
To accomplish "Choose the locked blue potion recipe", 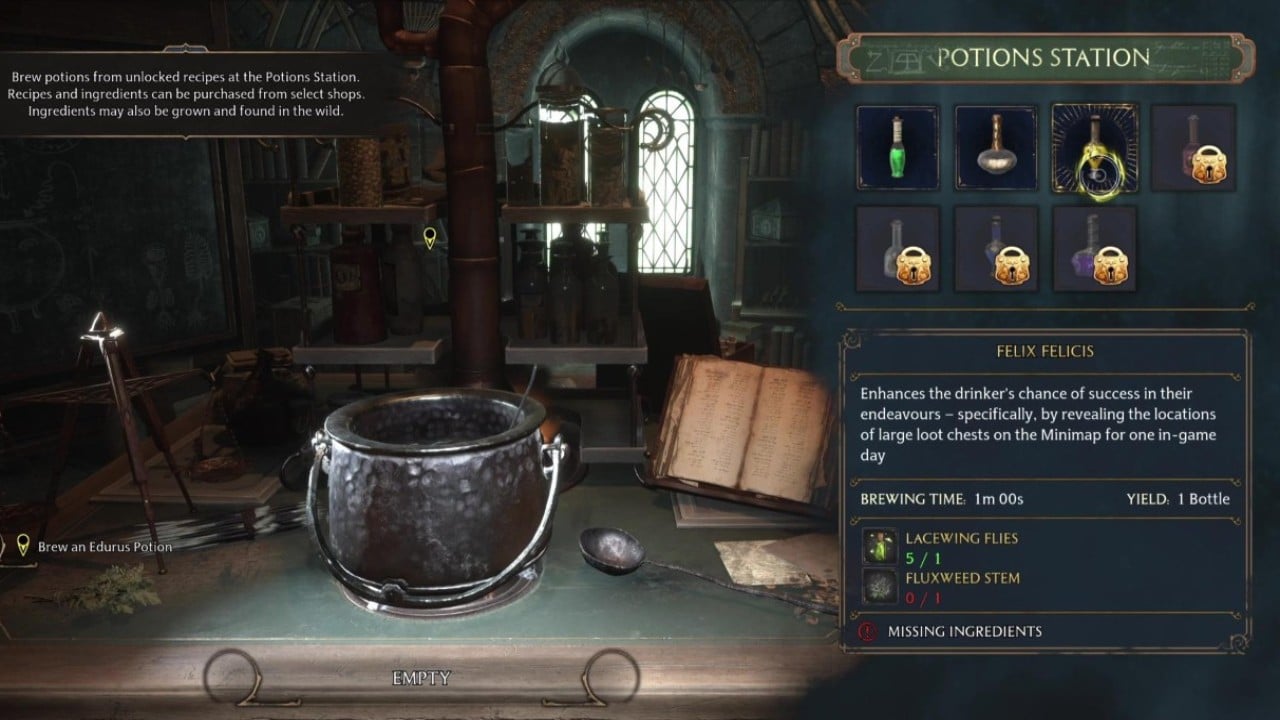I will 996,249.
